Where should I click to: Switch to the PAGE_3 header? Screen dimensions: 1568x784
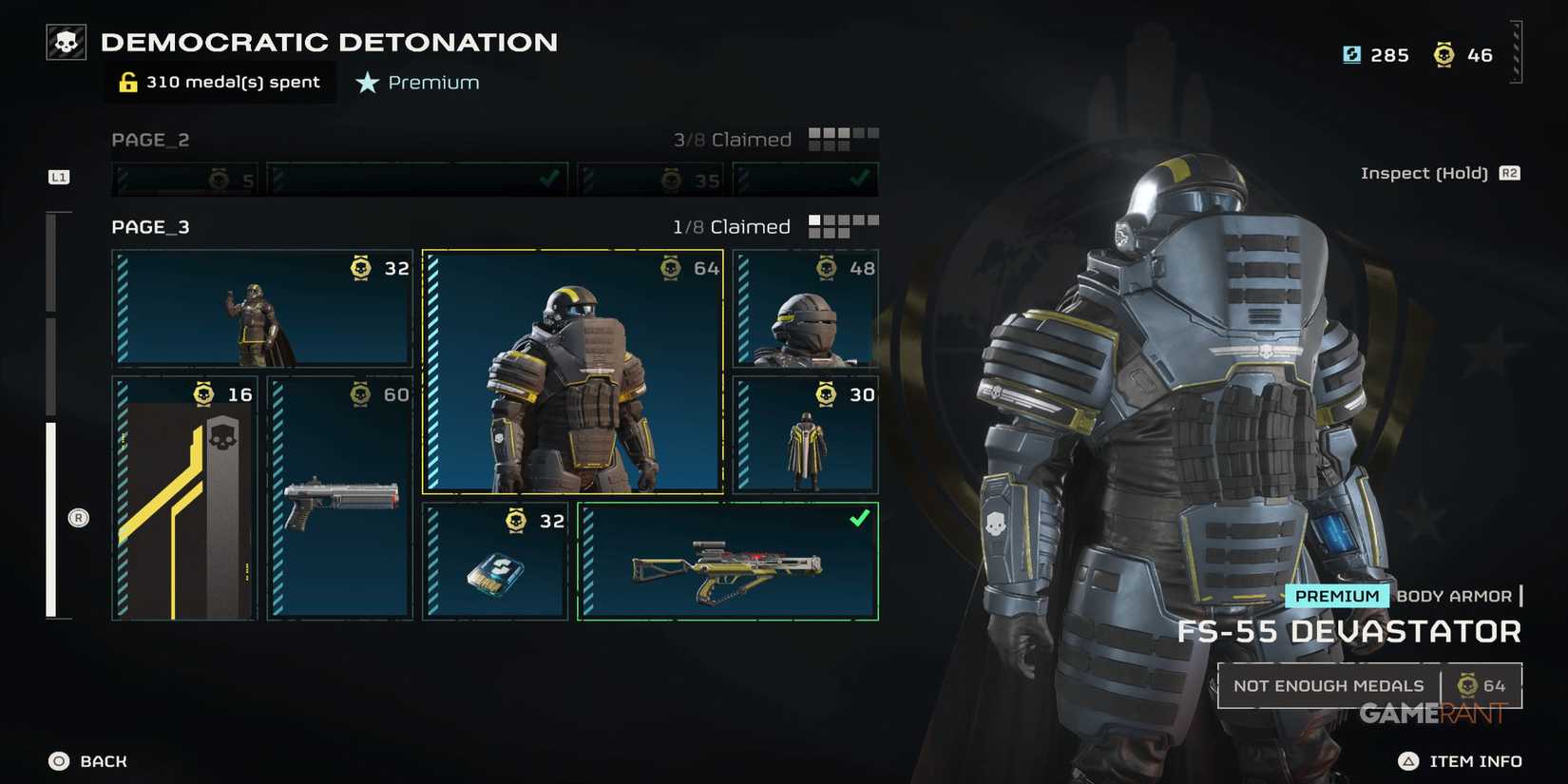pos(149,226)
